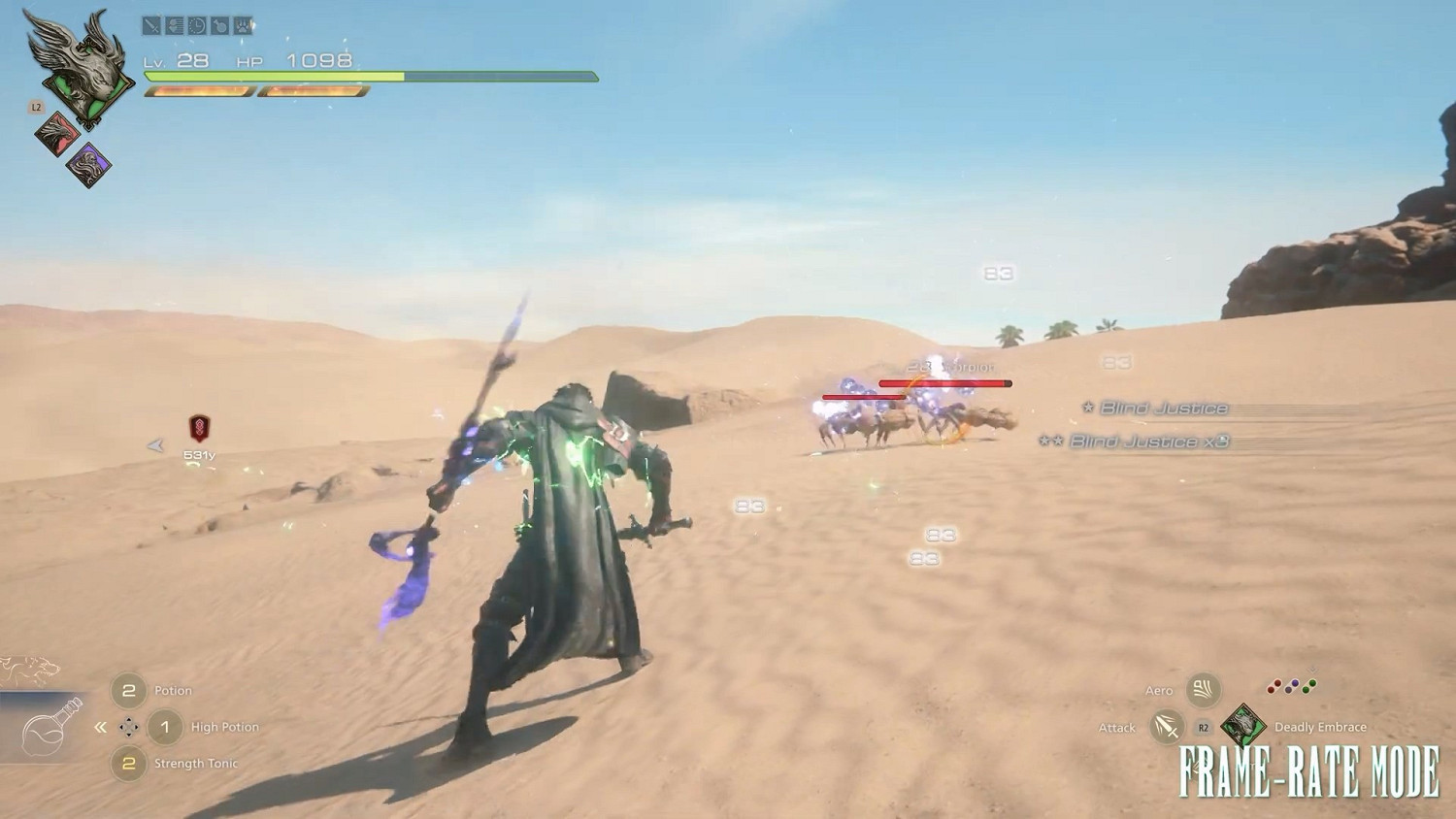Select the red Phoenix Eikon icon
Image resolution: width=1456 pixels, height=819 pixels.
pos(55,132)
